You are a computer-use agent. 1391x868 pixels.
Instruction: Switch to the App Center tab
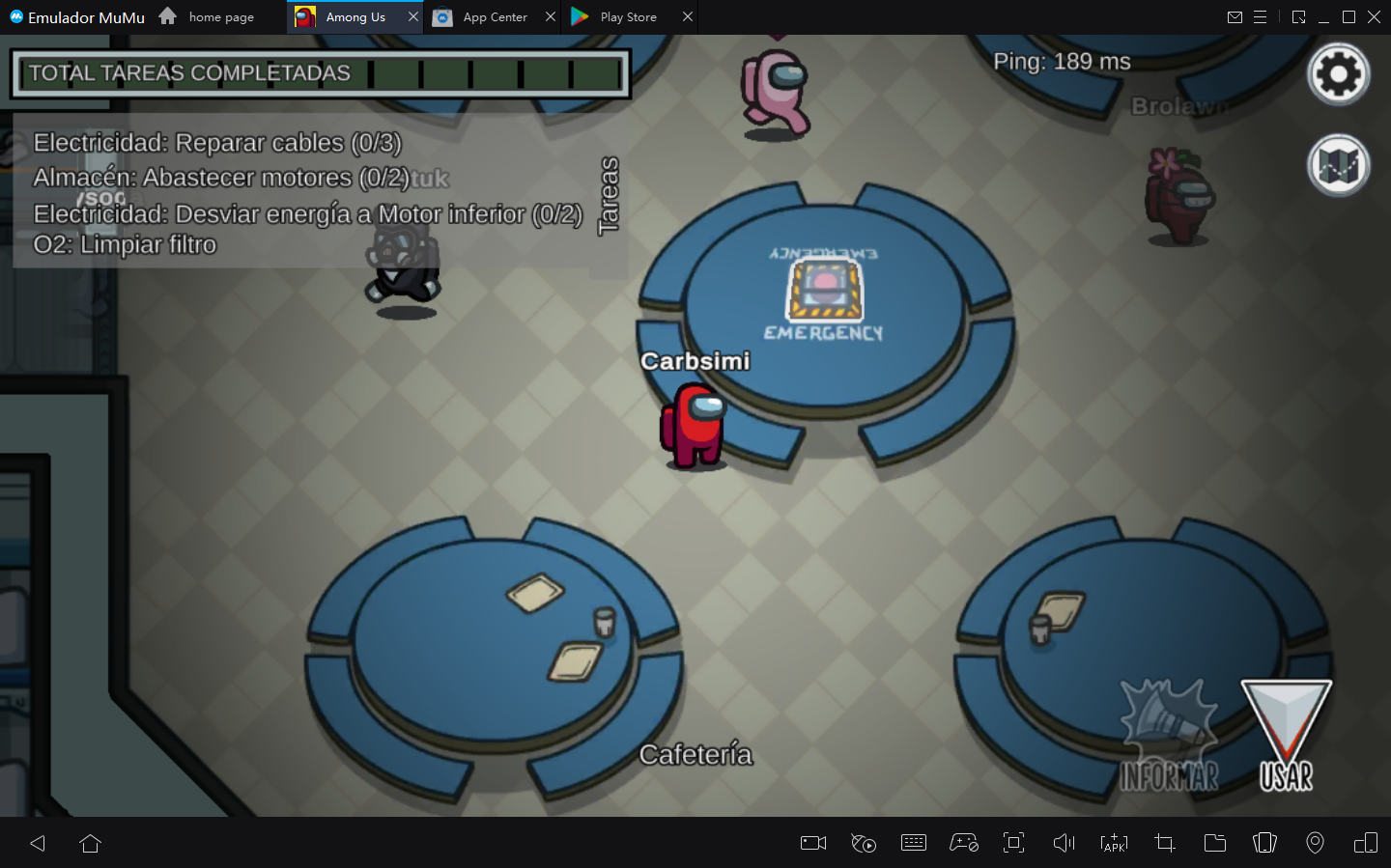[494, 17]
